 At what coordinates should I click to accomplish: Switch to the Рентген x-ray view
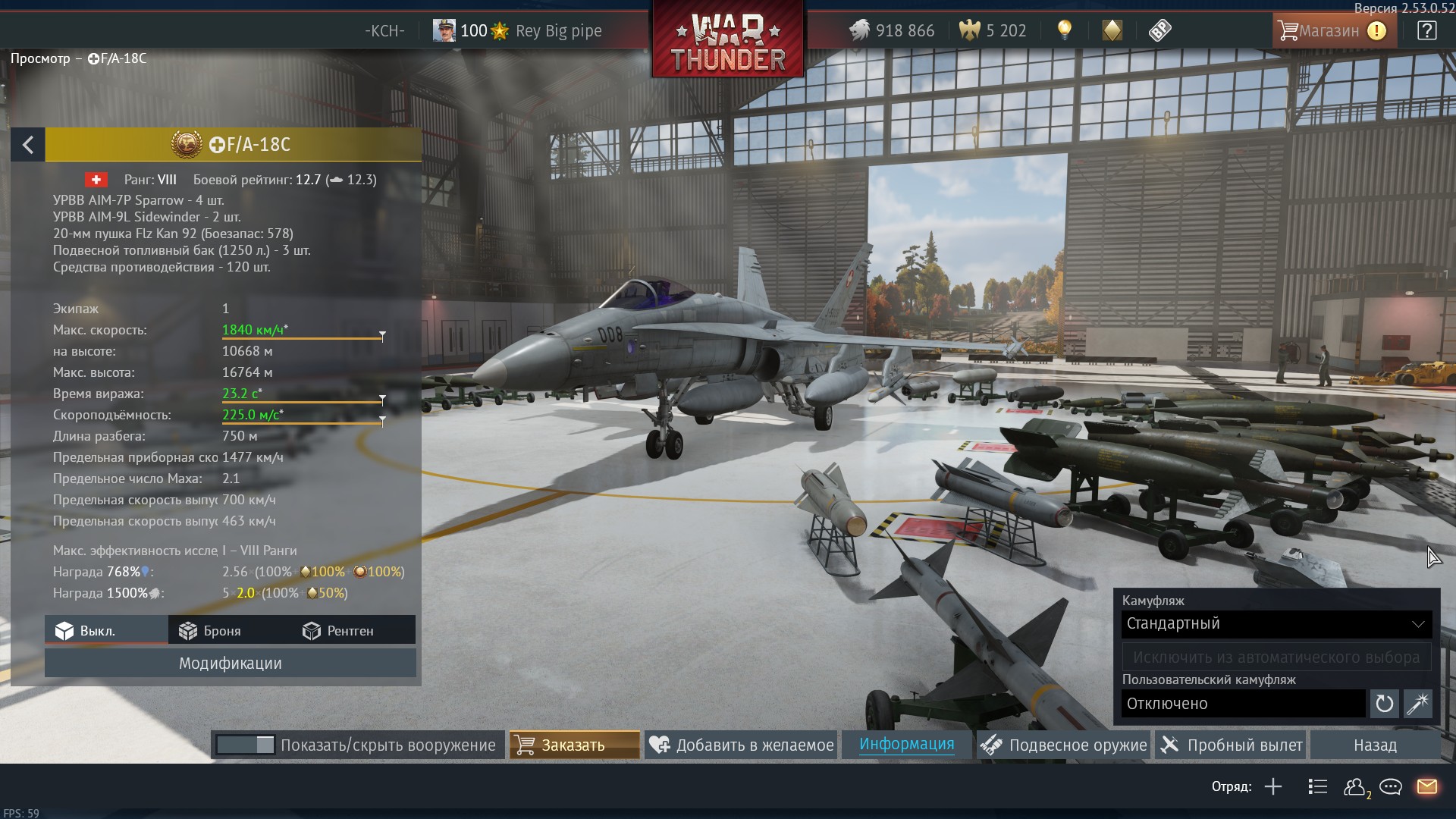tap(338, 631)
